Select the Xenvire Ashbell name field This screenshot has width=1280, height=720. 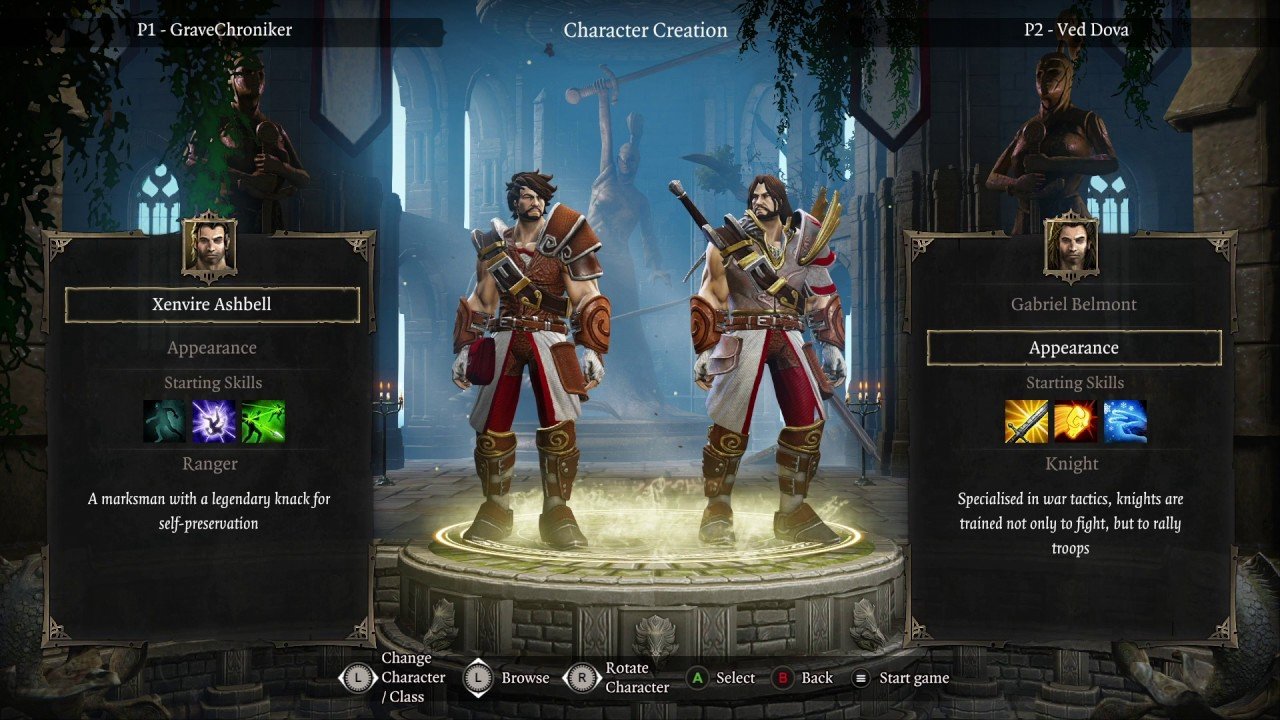pyautogui.click(x=212, y=305)
